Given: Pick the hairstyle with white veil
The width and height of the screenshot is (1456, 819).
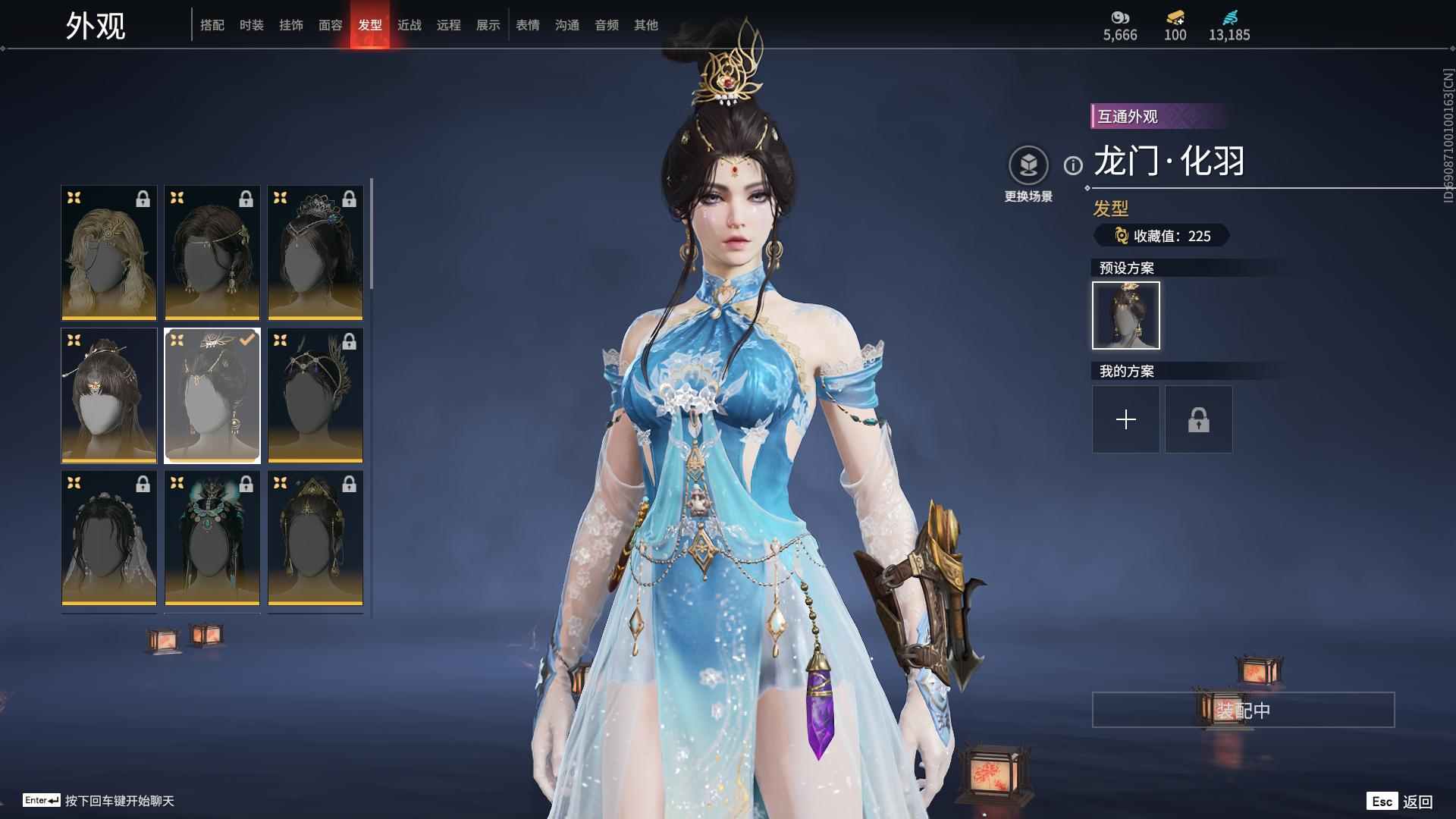Looking at the screenshot, I should tap(109, 538).
